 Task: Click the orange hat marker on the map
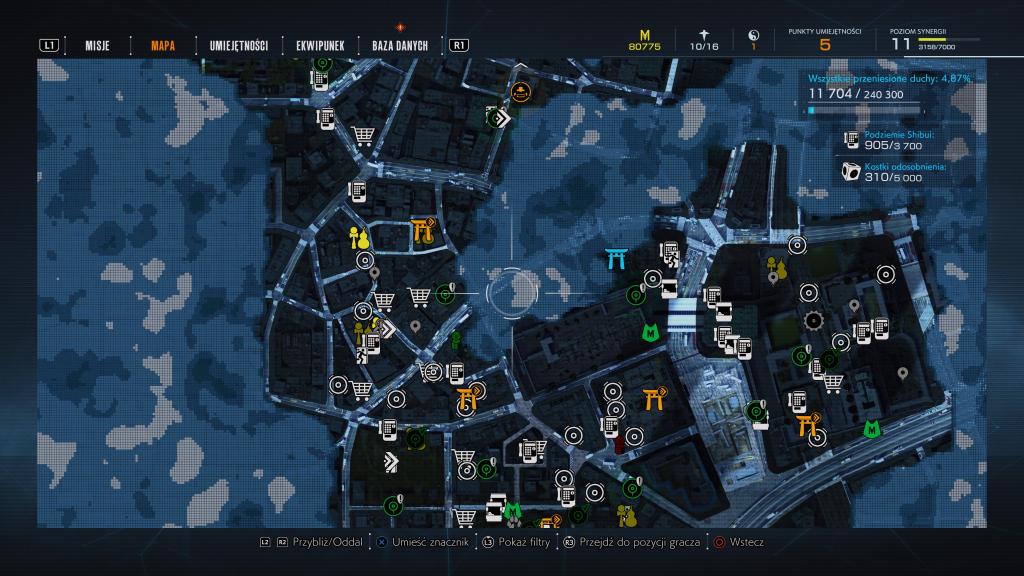tap(520, 93)
